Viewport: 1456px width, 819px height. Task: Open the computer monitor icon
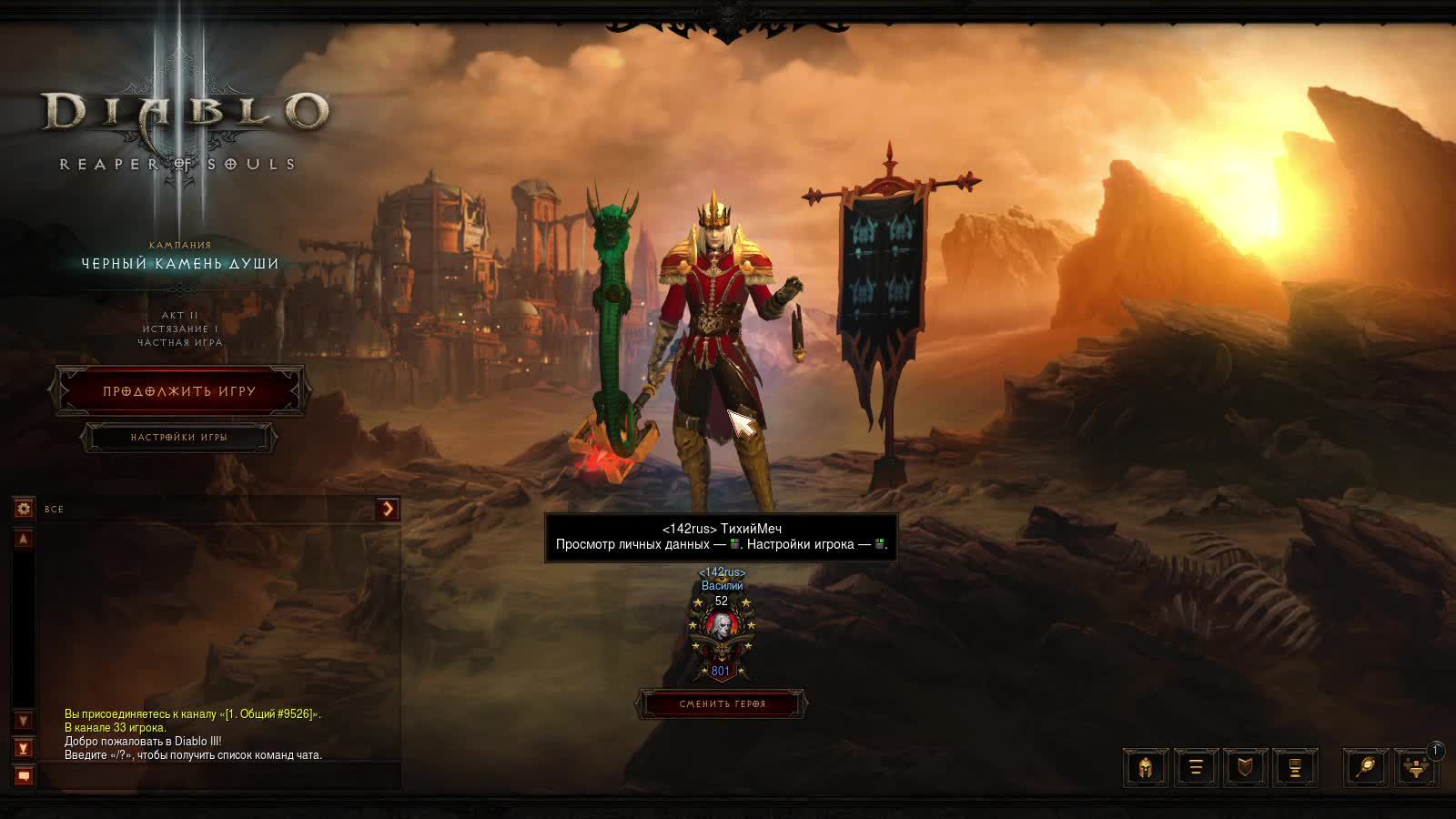coord(1295,768)
